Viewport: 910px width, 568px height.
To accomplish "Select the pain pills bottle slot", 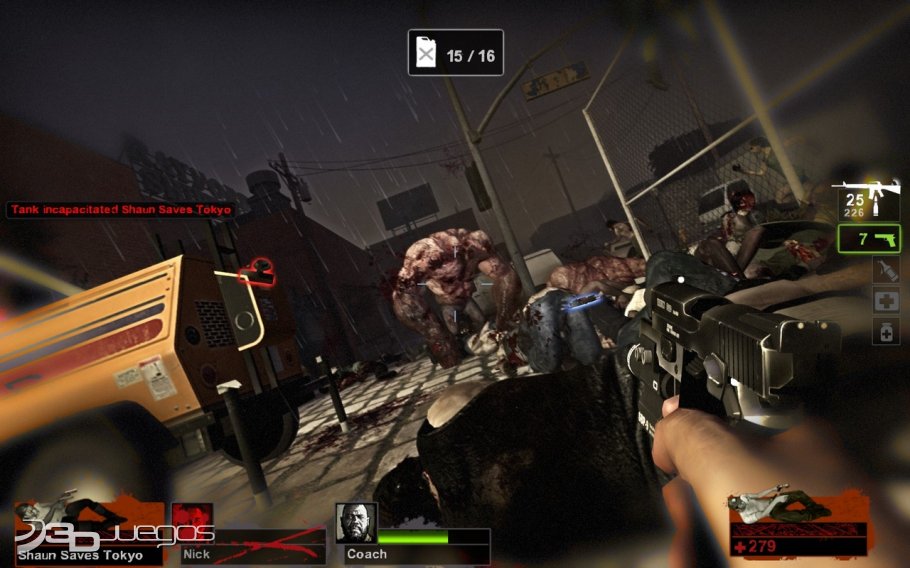I will [886, 331].
